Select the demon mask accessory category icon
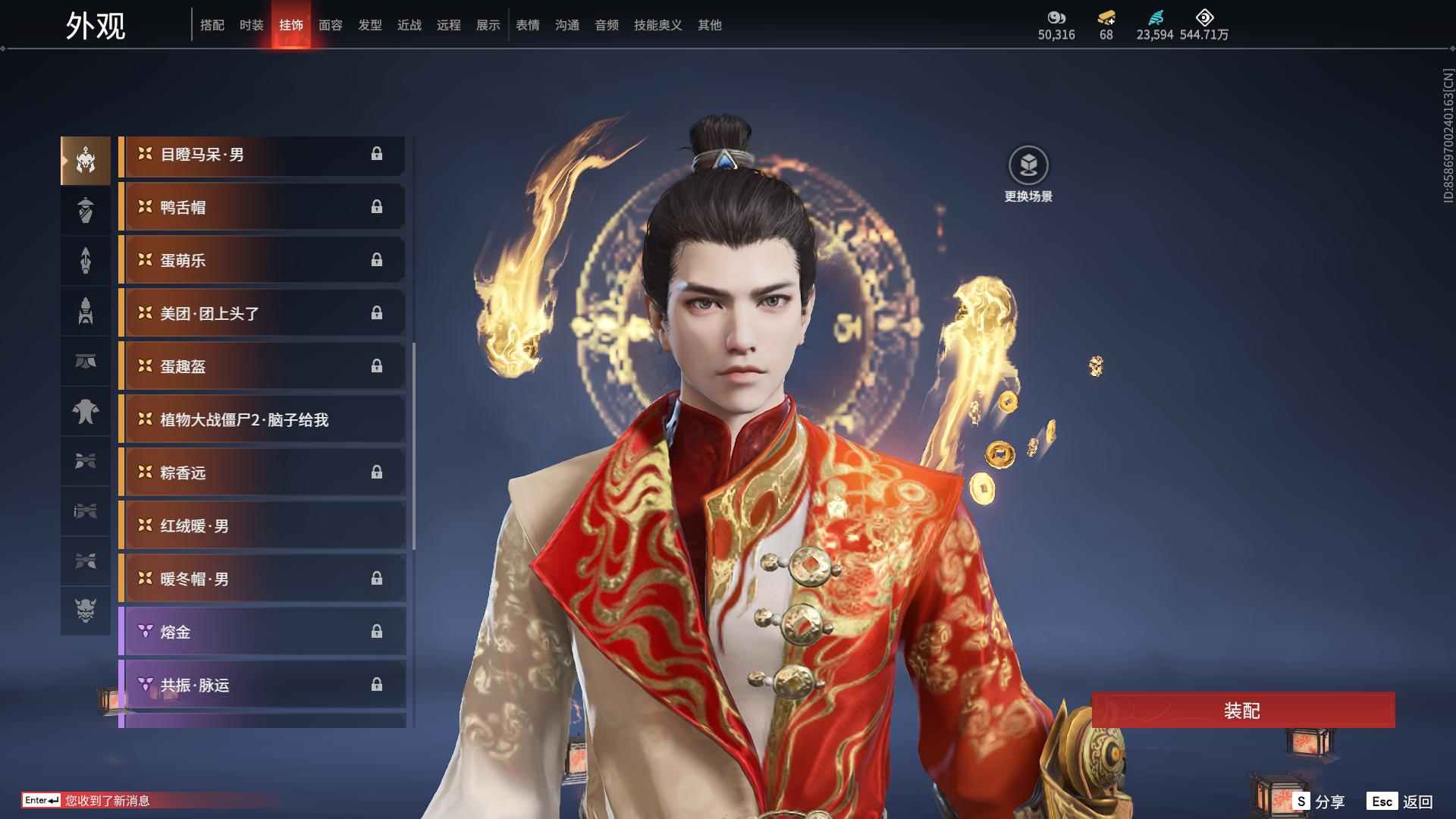The image size is (1456, 819). [85, 612]
